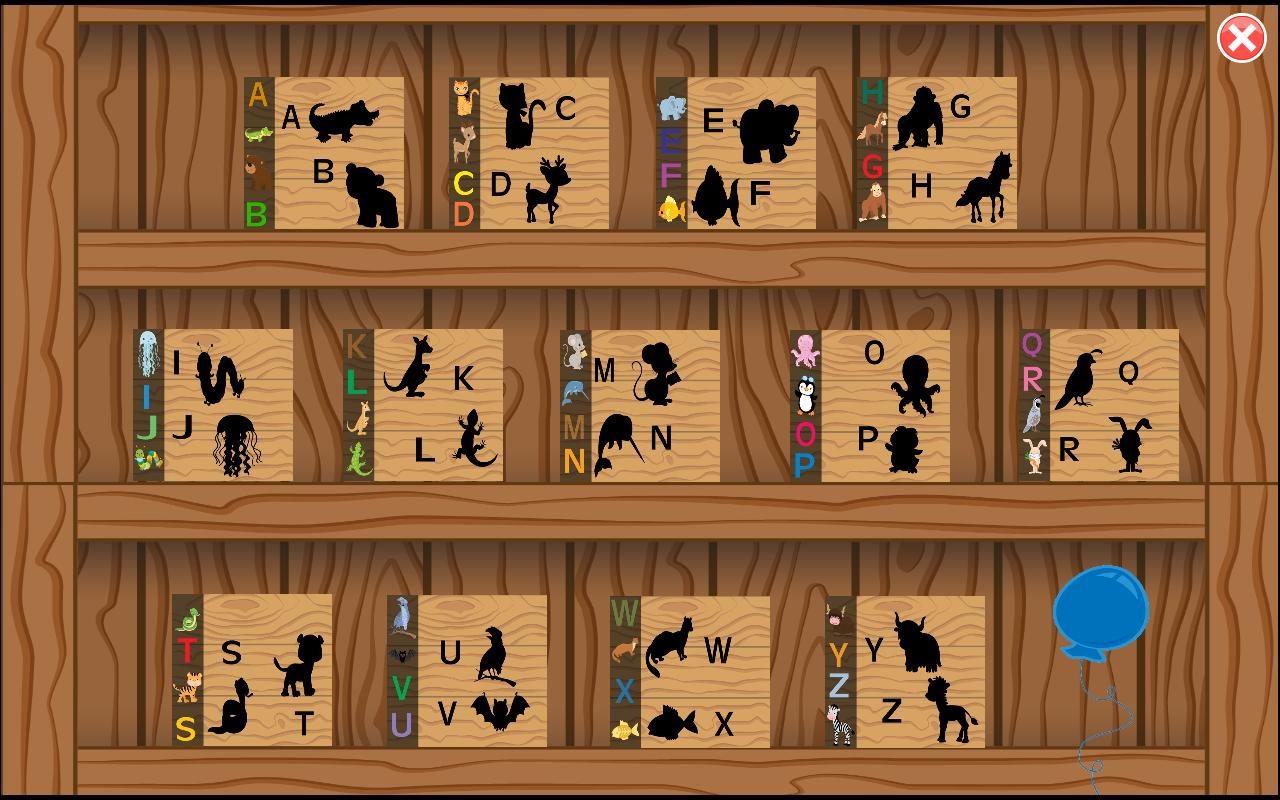Pick the goldfish icon on the E/F panel
Screen dimensions: 1280x800
pyautogui.click(x=672, y=210)
